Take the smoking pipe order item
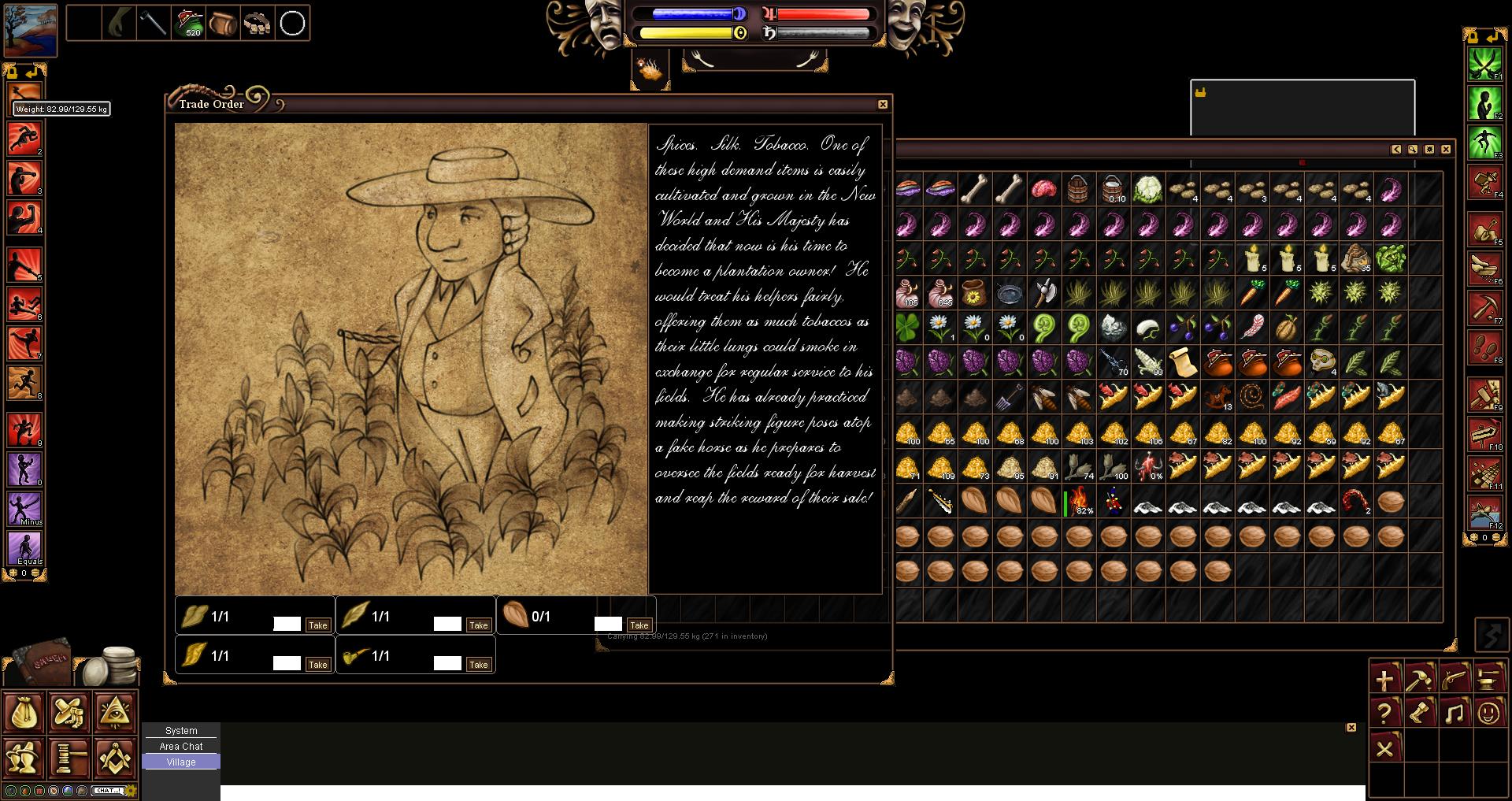This screenshot has width=1512, height=801. tap(478, 665)
